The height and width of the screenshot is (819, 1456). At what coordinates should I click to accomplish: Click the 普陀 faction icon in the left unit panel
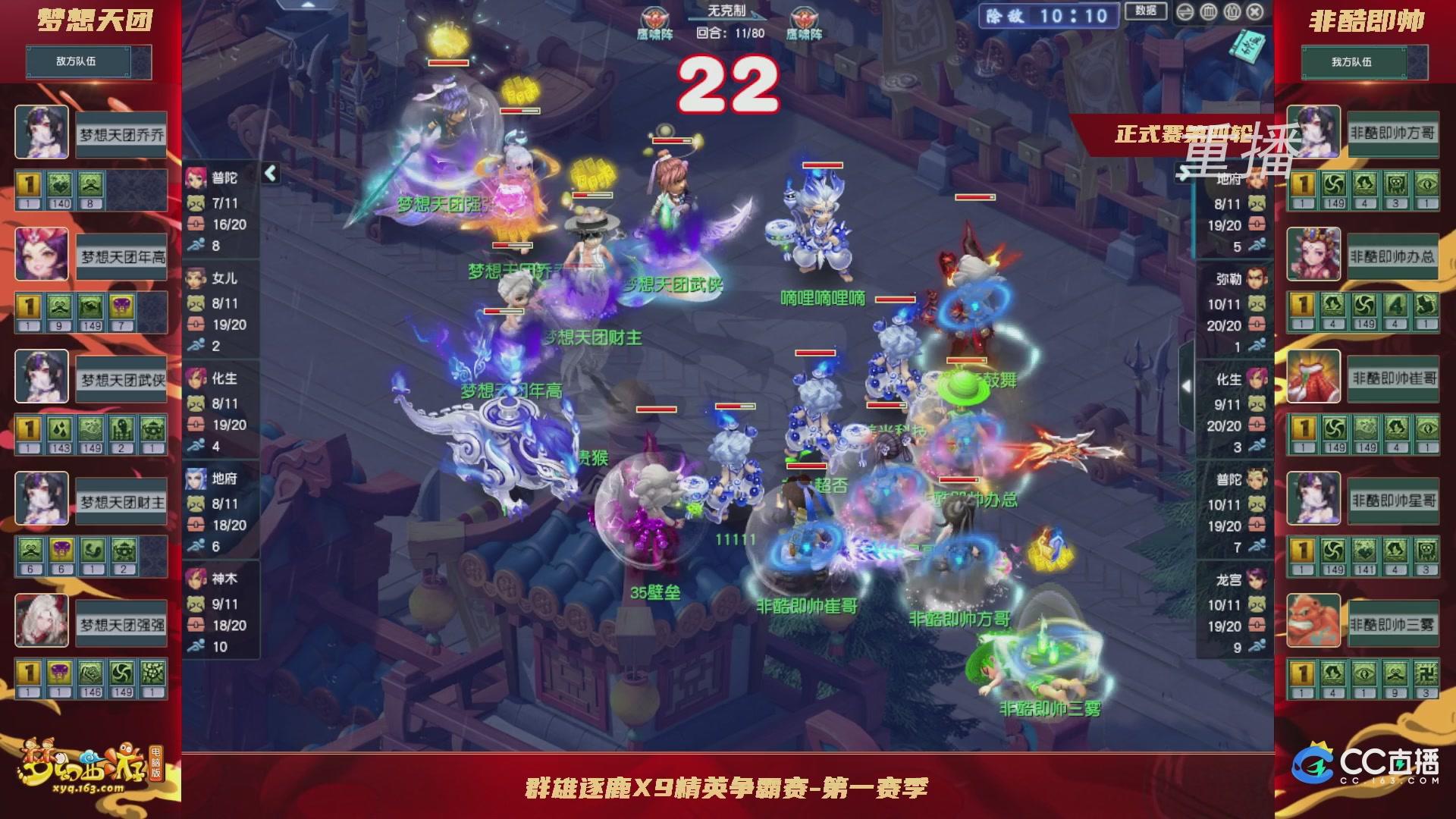coord(196,178)
